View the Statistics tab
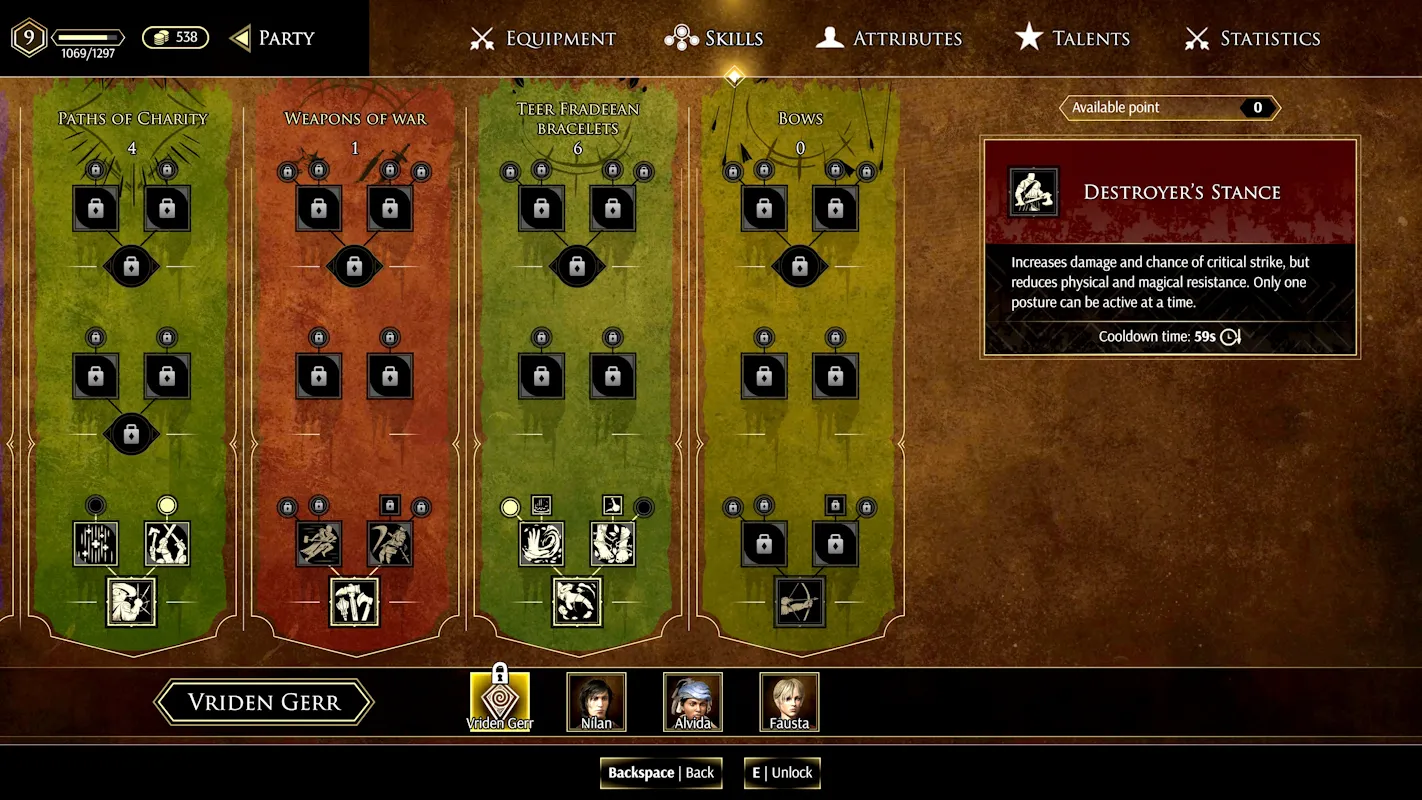Image resolution: width=1422 pixels, height=800 pixels. tap(1252, 39)
